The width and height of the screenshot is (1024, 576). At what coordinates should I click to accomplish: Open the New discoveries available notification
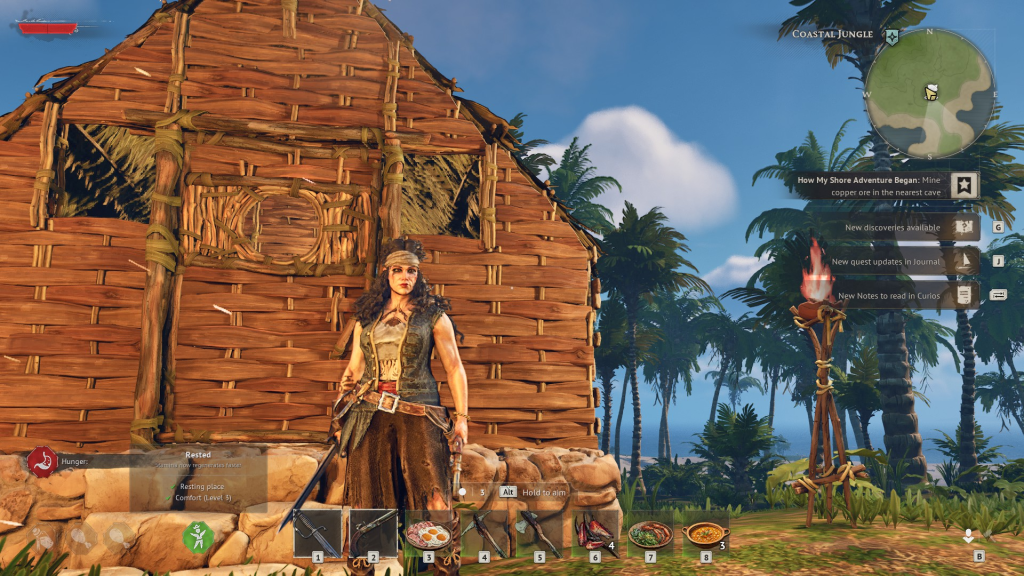point(893,228)
